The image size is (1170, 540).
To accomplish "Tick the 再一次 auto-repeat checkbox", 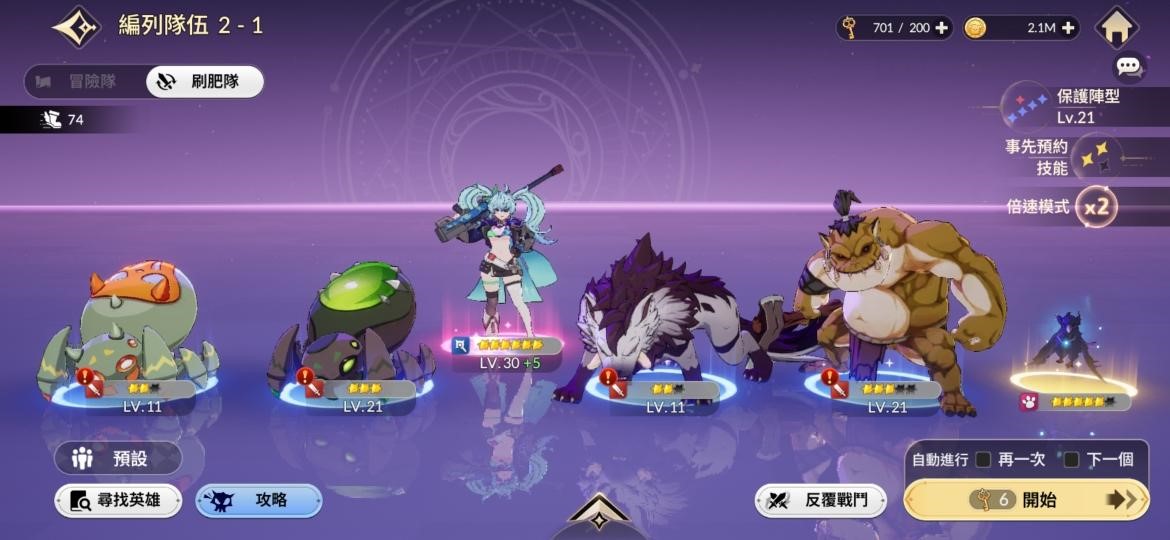I will (x=984, y=459).
